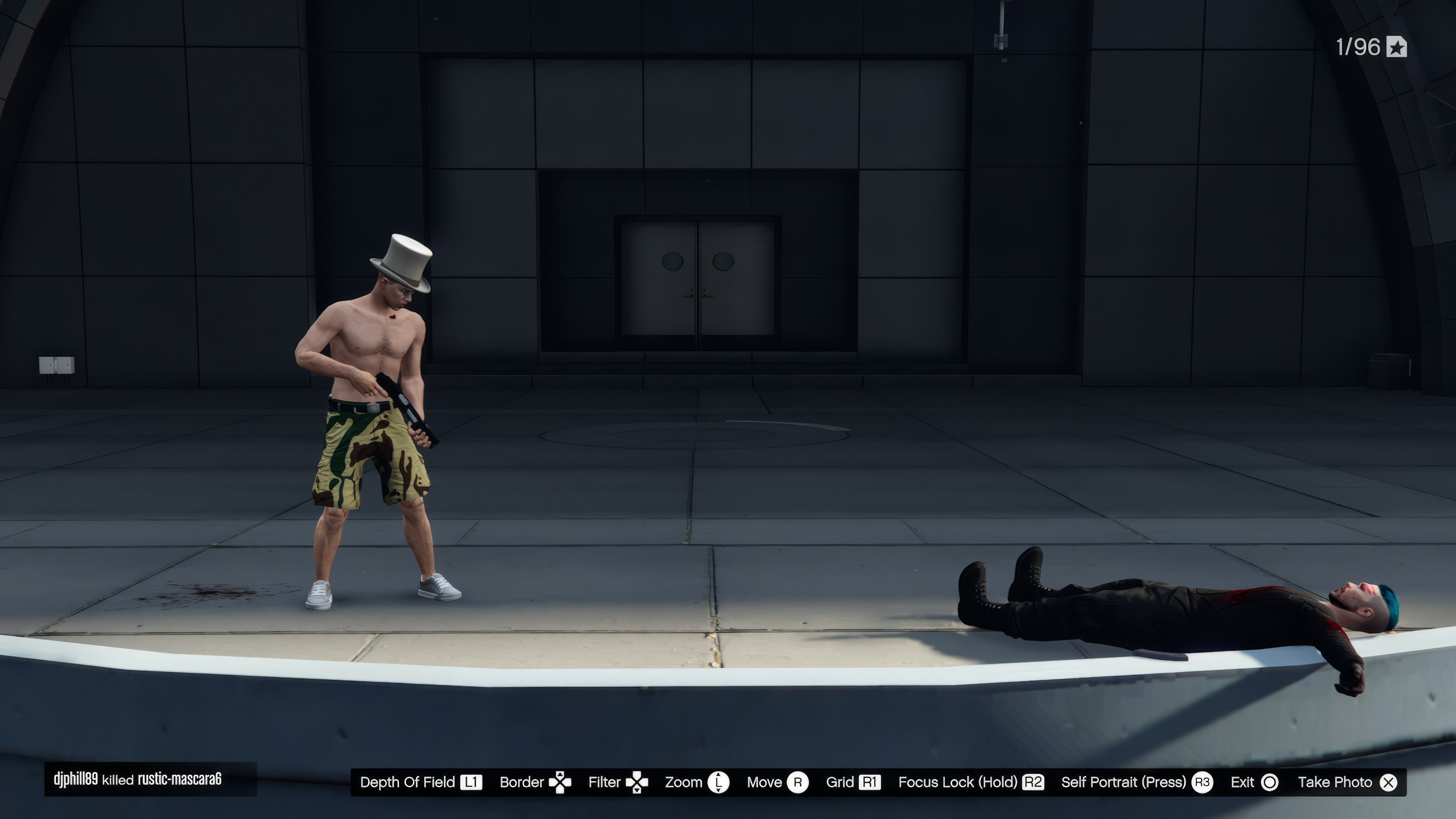The width and height of the screenshot is (1456, 819).
Task: Click the left stick Zoom icon
Action: [719, 782]
